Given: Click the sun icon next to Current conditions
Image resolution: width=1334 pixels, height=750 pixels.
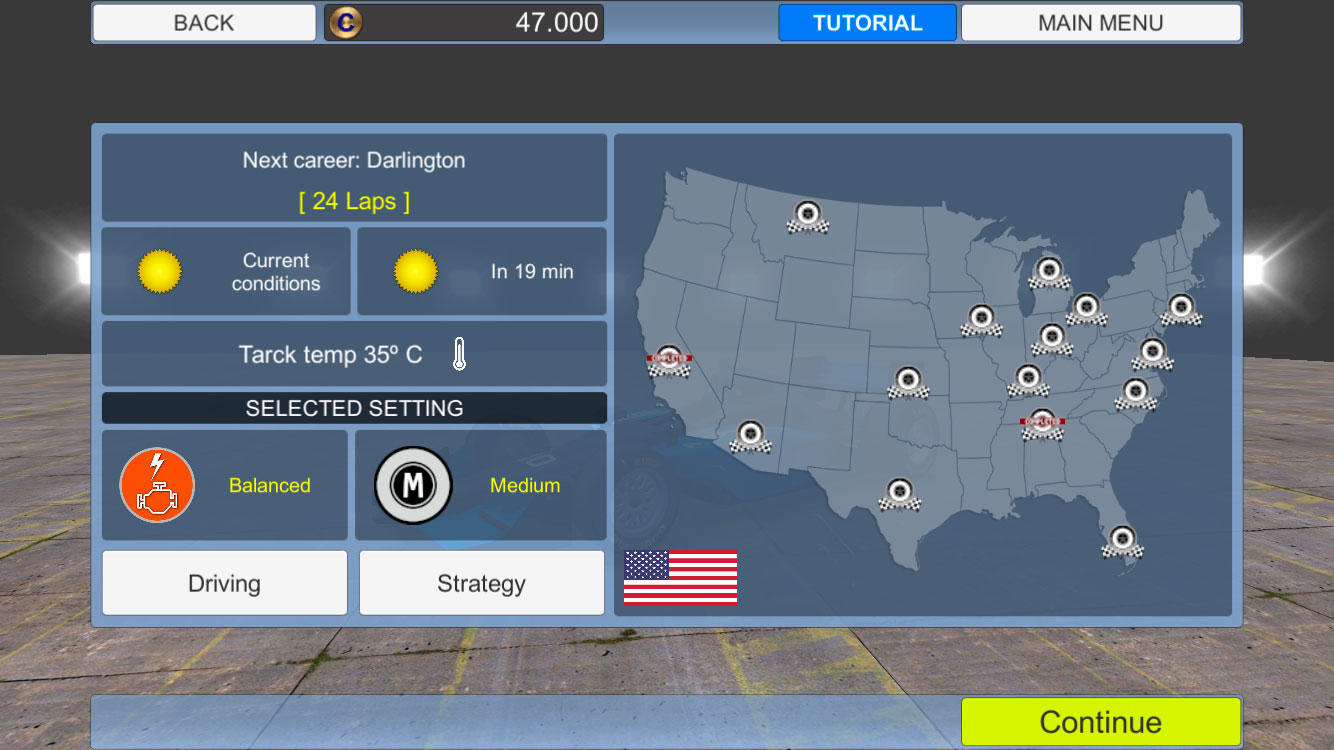Looking at the screenshot, I should tap(160, 270).
